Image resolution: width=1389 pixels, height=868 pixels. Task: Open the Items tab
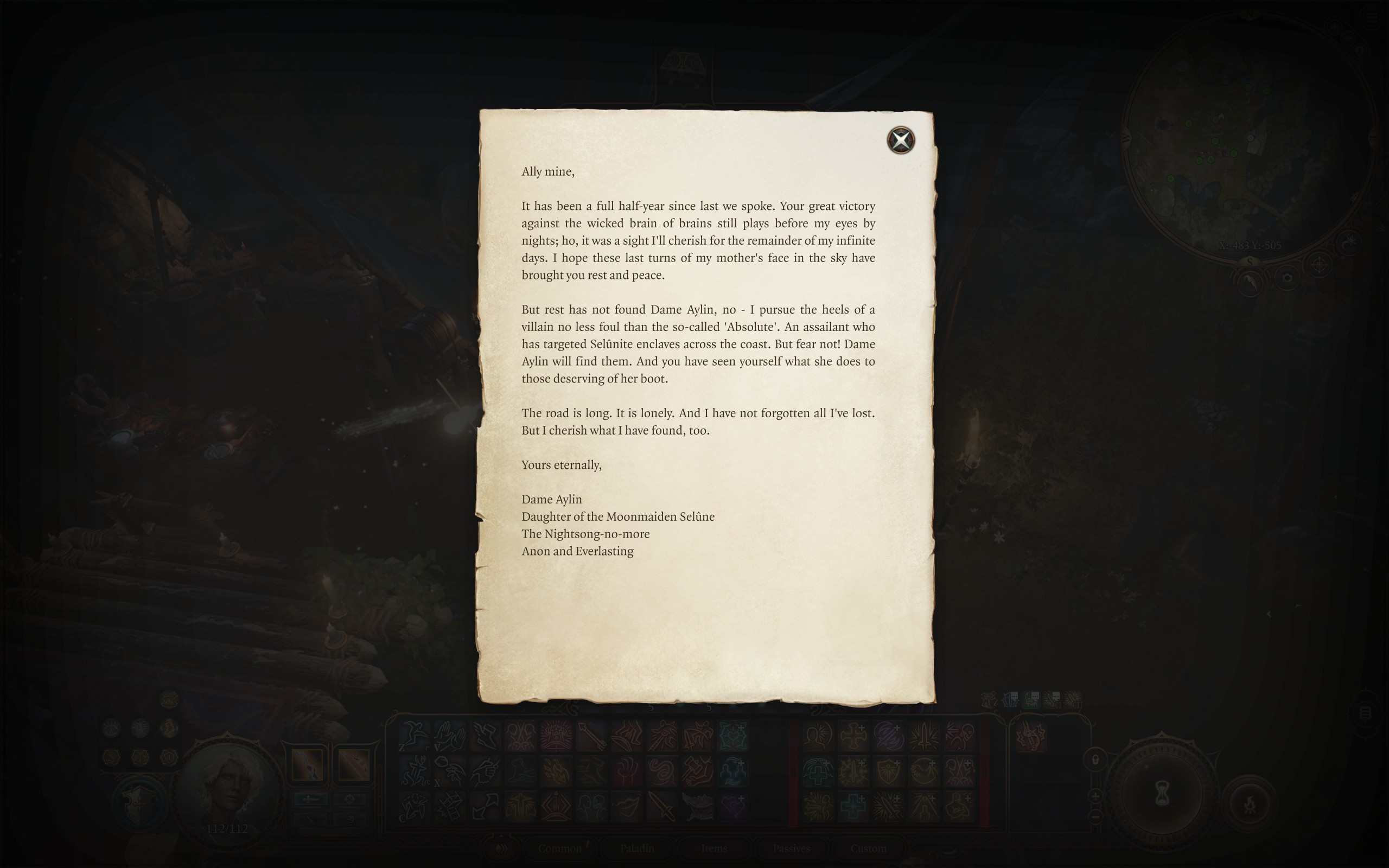pyautogui.click(x=713, y=848)
